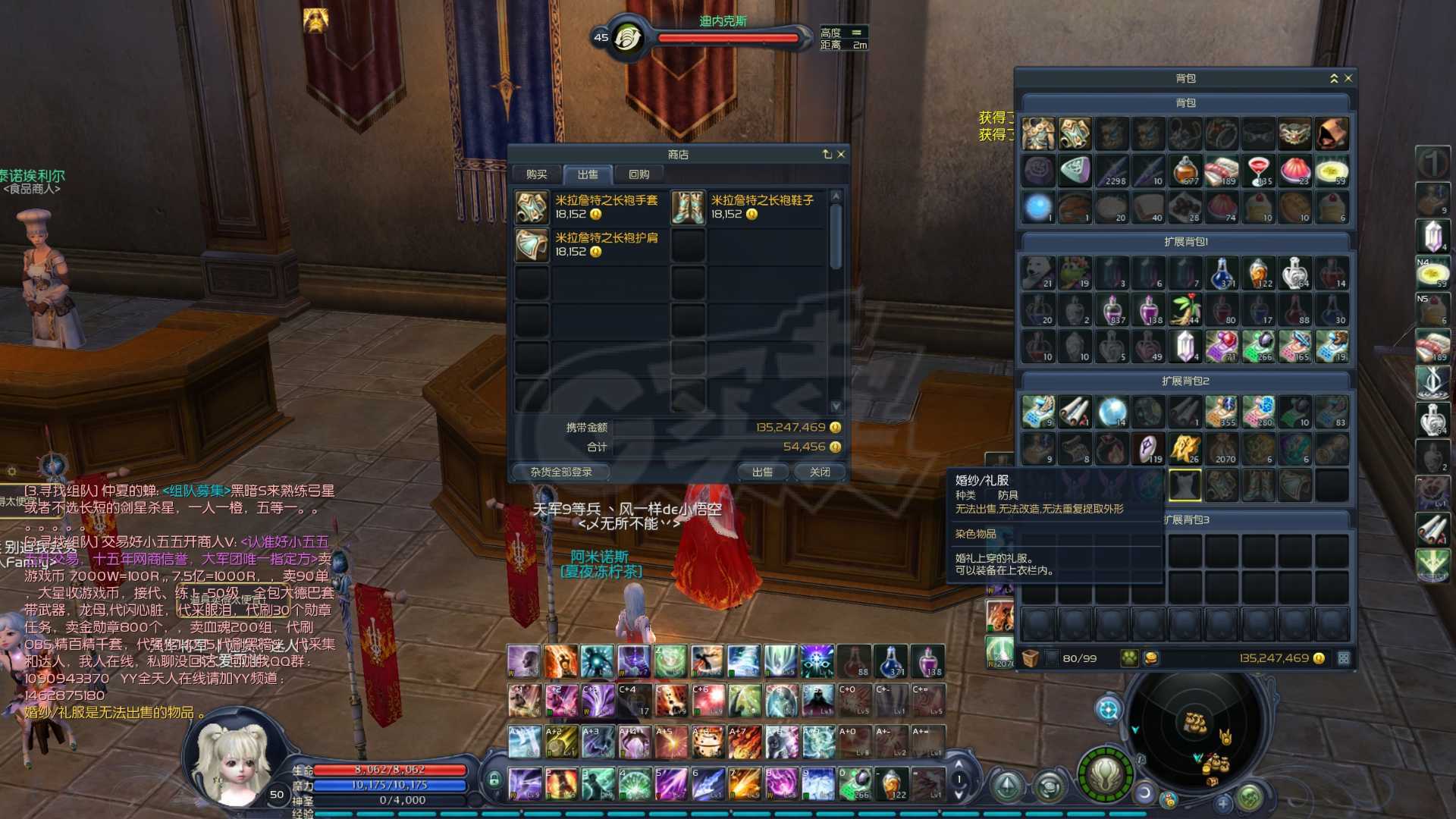1456x819 pixels.
Task: Select 米拉詹特之长袍鞋子 in the sell list
Action: [x=746, y=207]
